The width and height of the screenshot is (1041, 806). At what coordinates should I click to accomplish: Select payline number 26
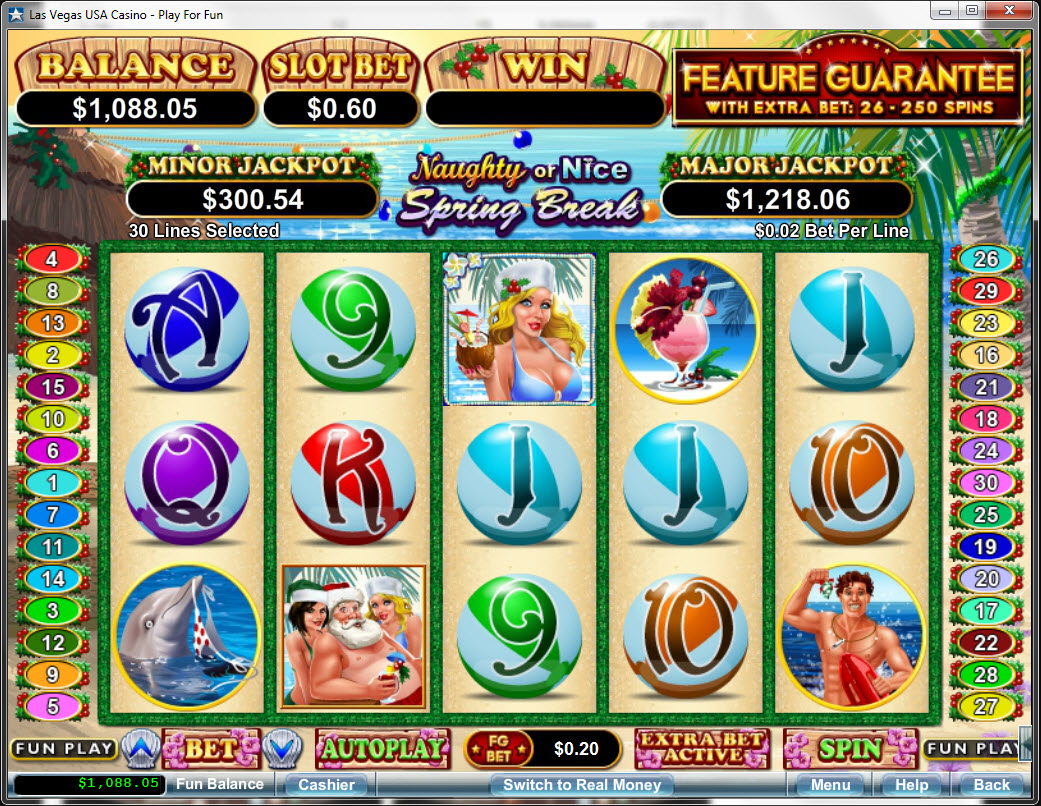click(x=986, y=260)
